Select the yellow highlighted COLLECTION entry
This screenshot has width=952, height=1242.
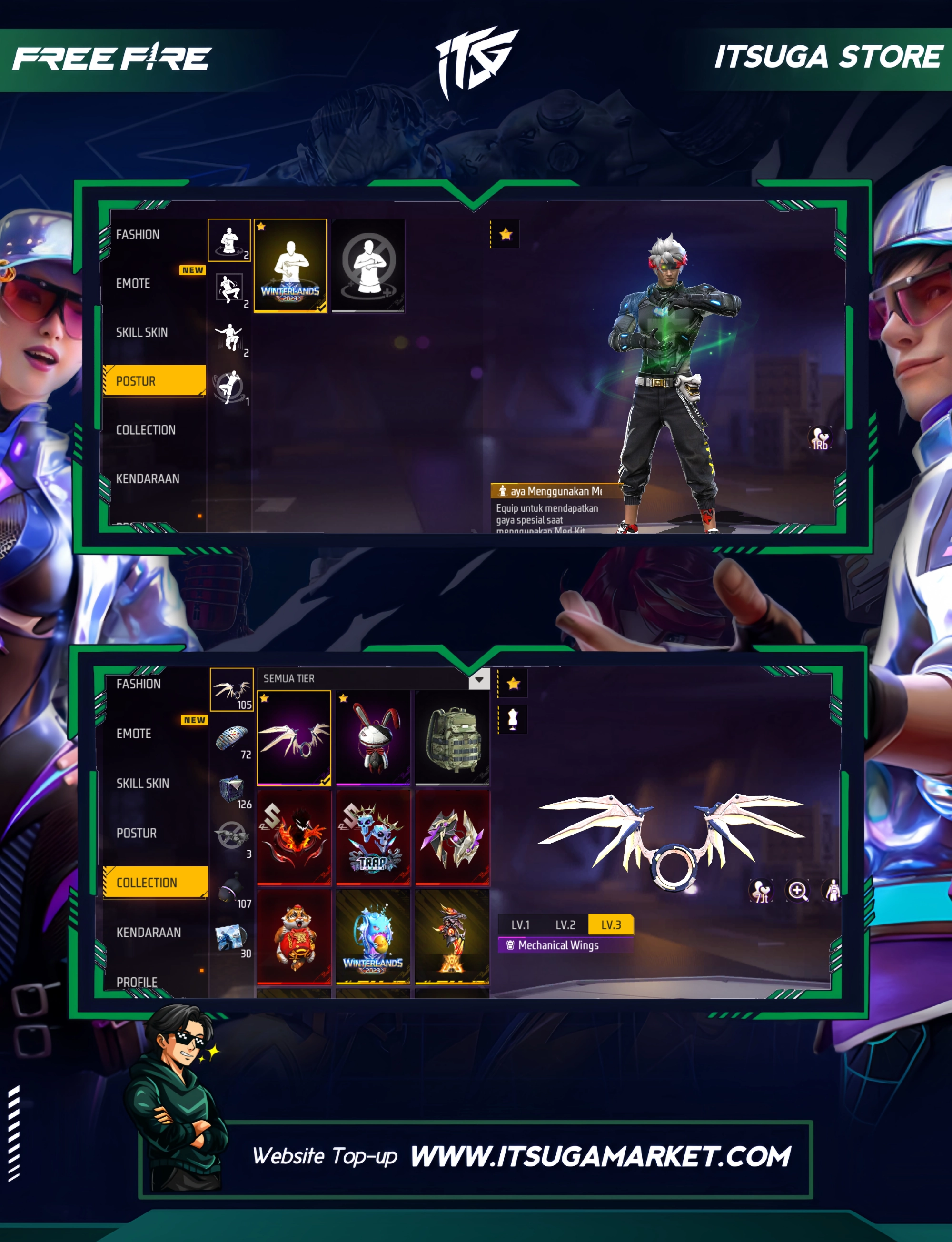(x=155, y=882)
